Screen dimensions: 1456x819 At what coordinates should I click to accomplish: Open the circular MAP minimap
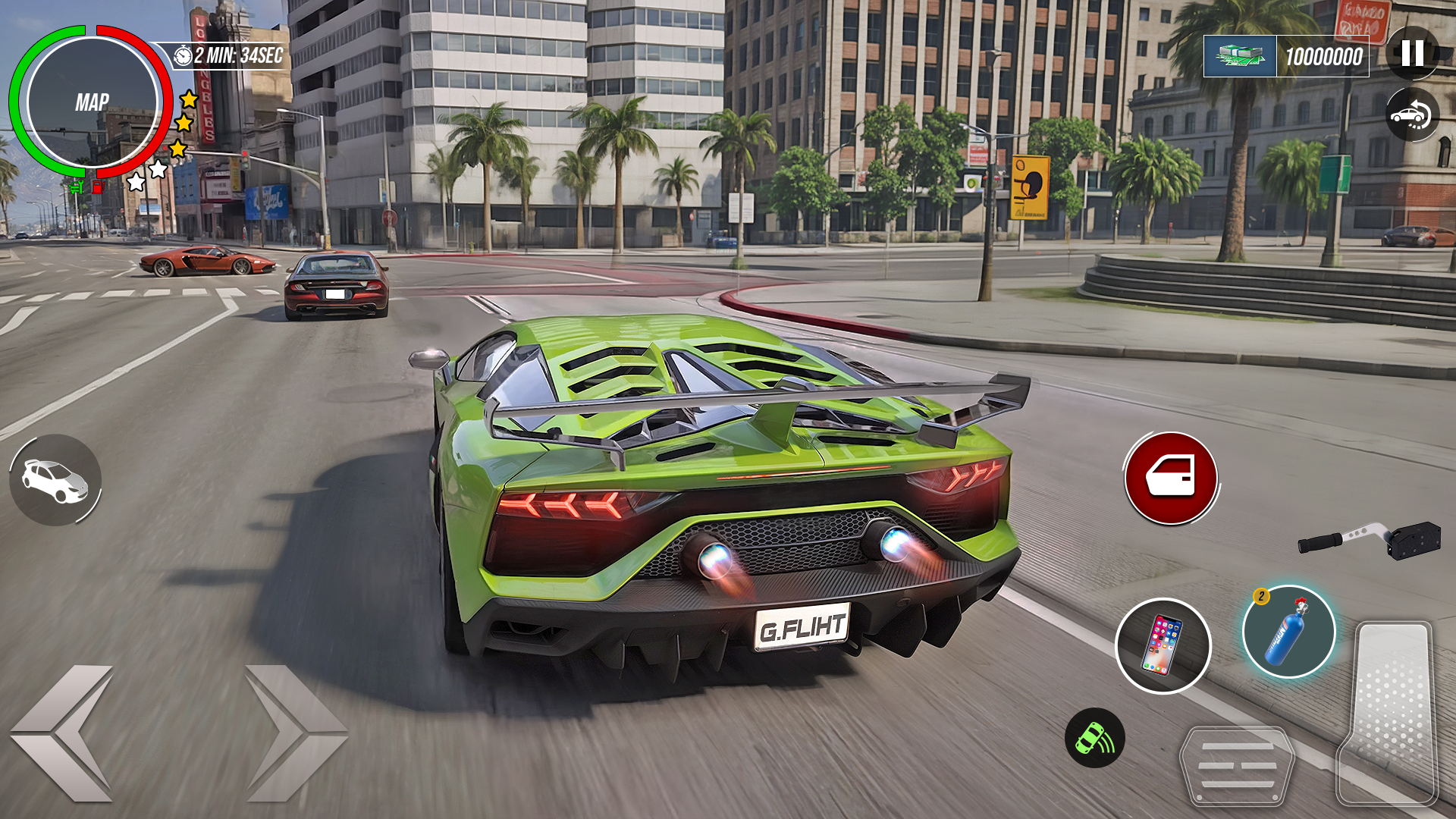click(x=92, y=102)
